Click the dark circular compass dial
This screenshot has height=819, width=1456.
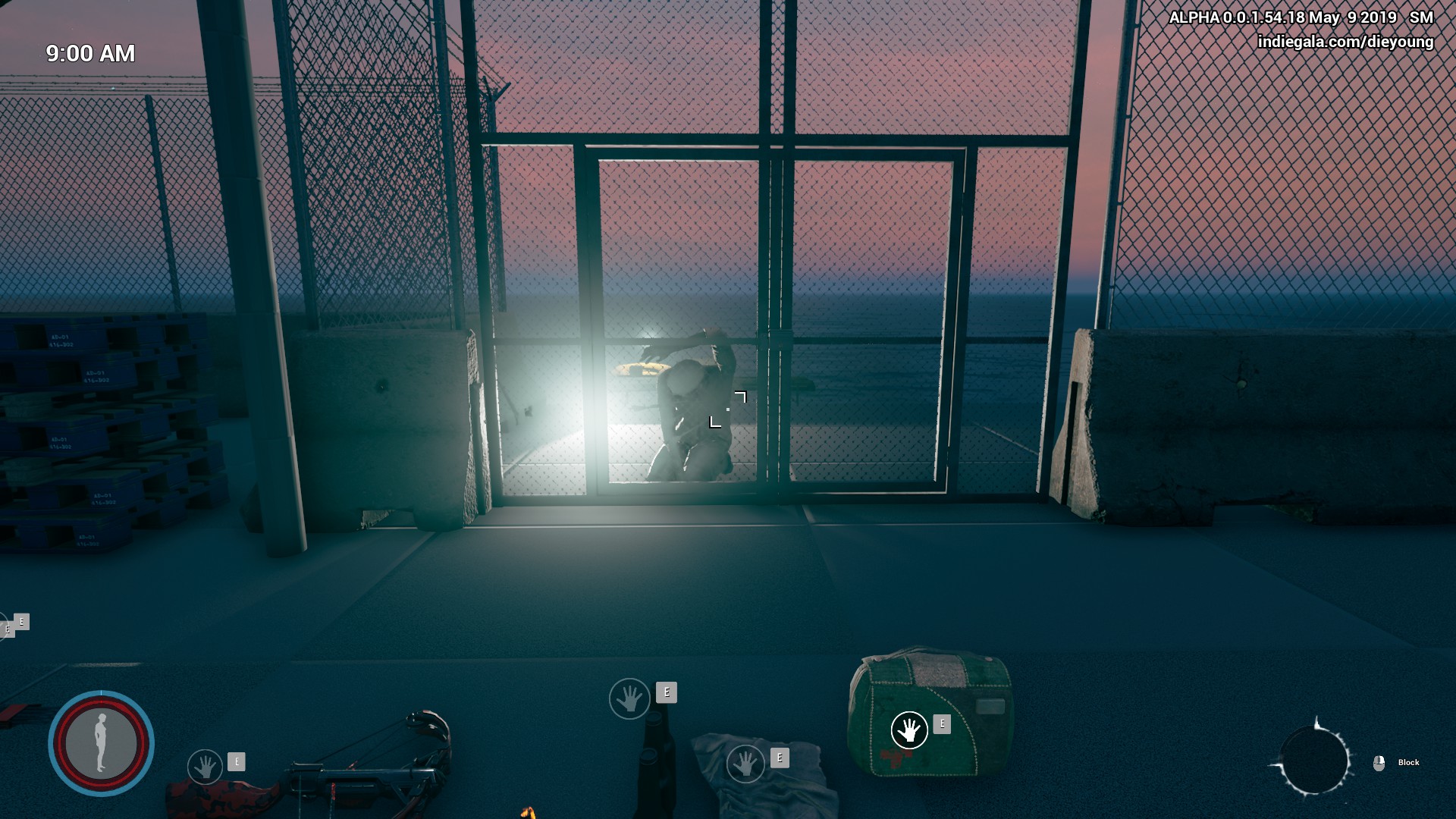pyautogui.click(x=1313, y=761)
